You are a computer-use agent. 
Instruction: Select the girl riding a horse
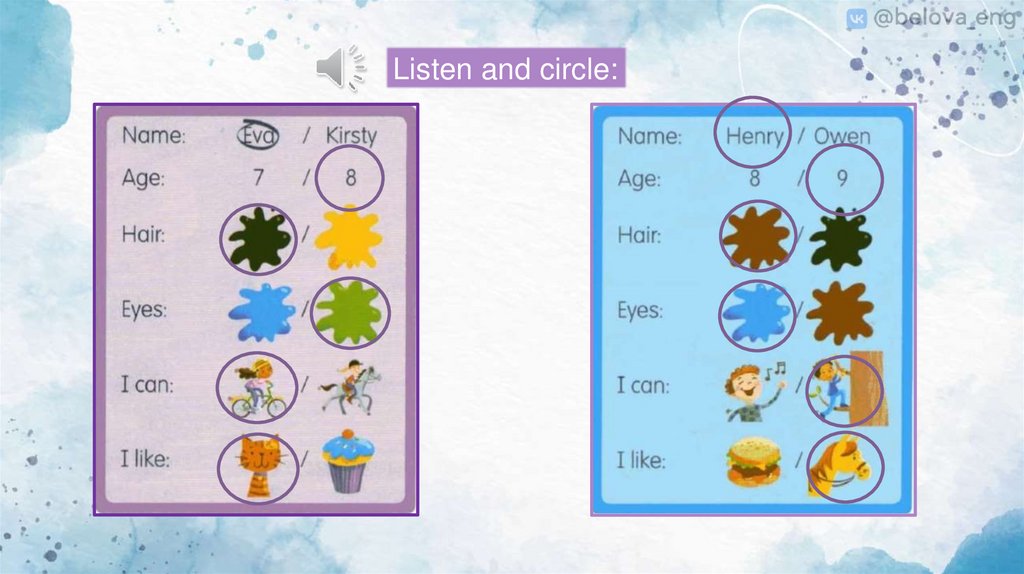tap(349, 388)
